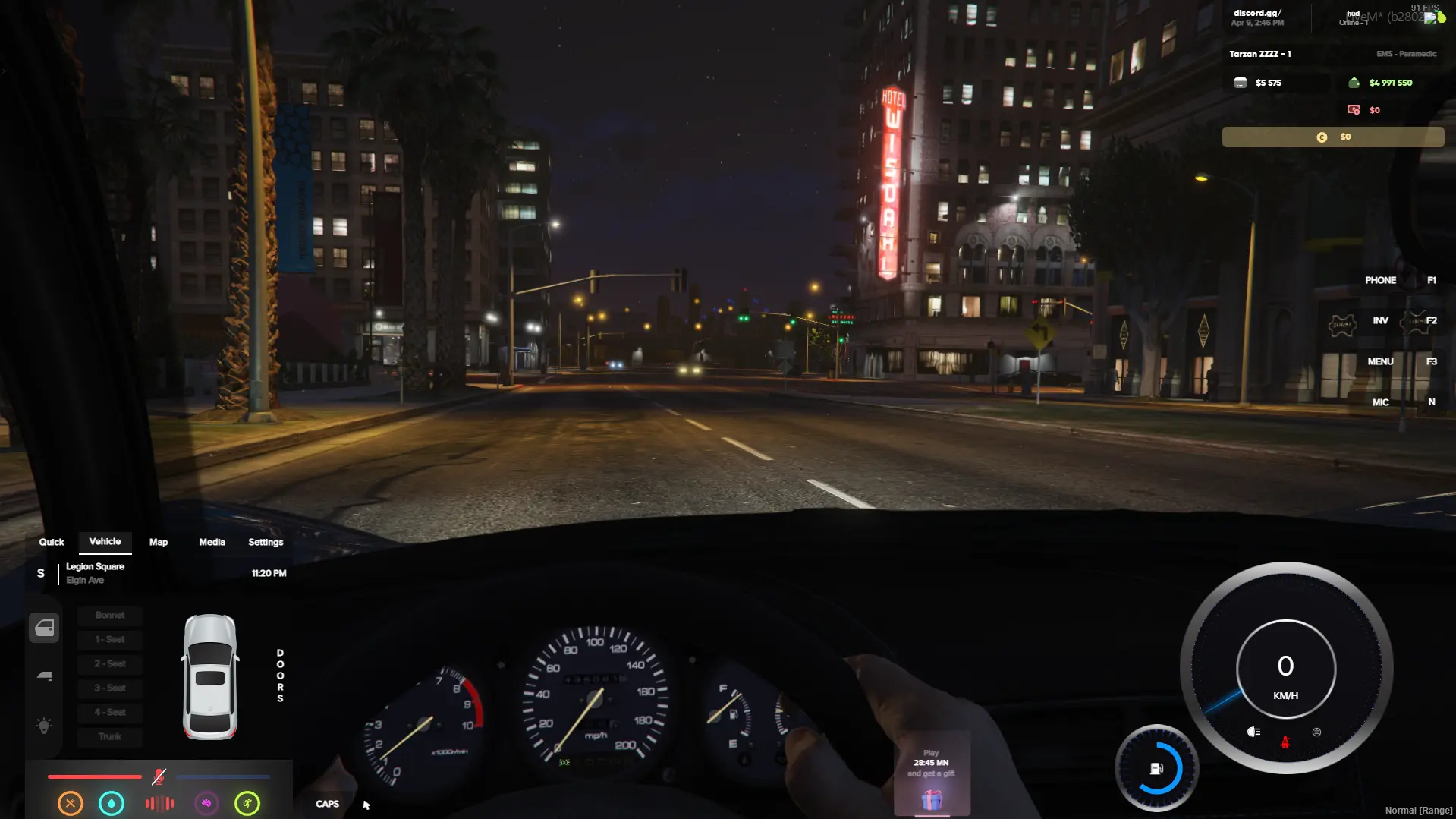Open the 3 - Seat door
Screen dimensions: 1456x819
110,688
